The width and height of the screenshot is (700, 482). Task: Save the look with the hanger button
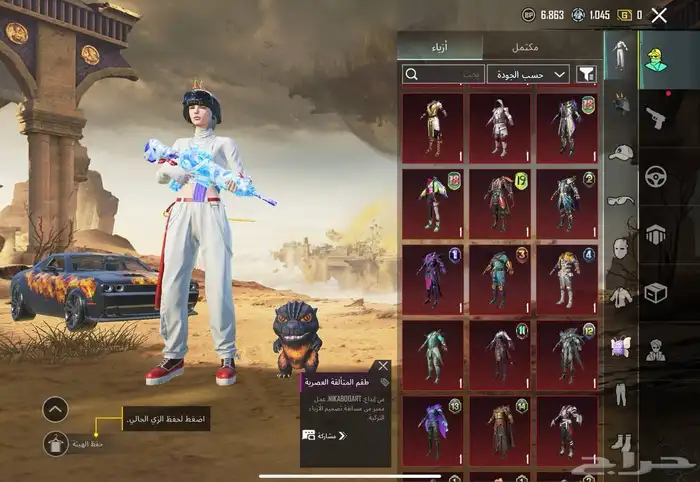click(x=56, y=444)
